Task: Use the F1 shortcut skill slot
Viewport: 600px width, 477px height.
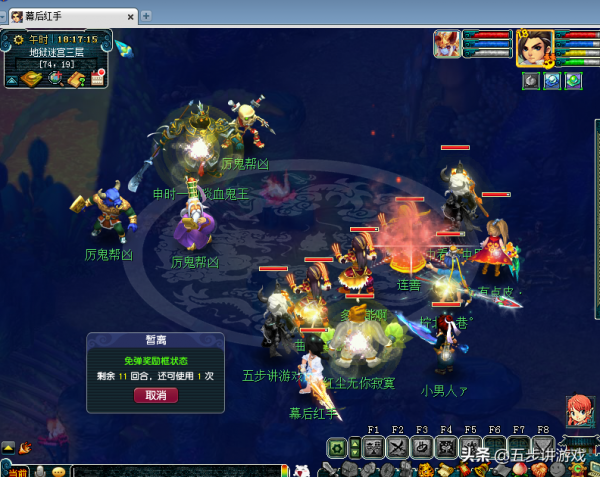Action: coord(372,448)
